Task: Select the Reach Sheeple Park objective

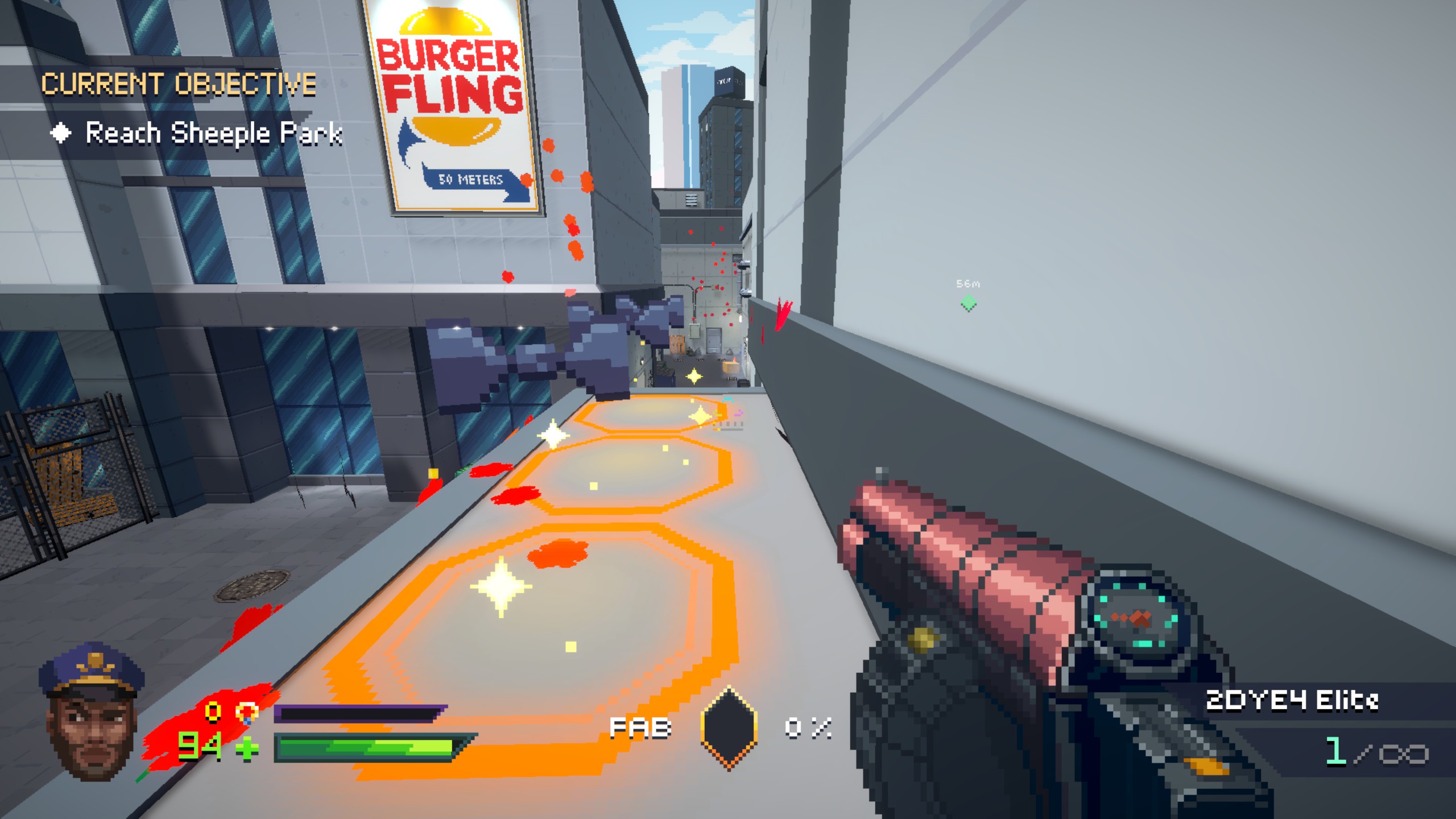Action: click(213, 134)
